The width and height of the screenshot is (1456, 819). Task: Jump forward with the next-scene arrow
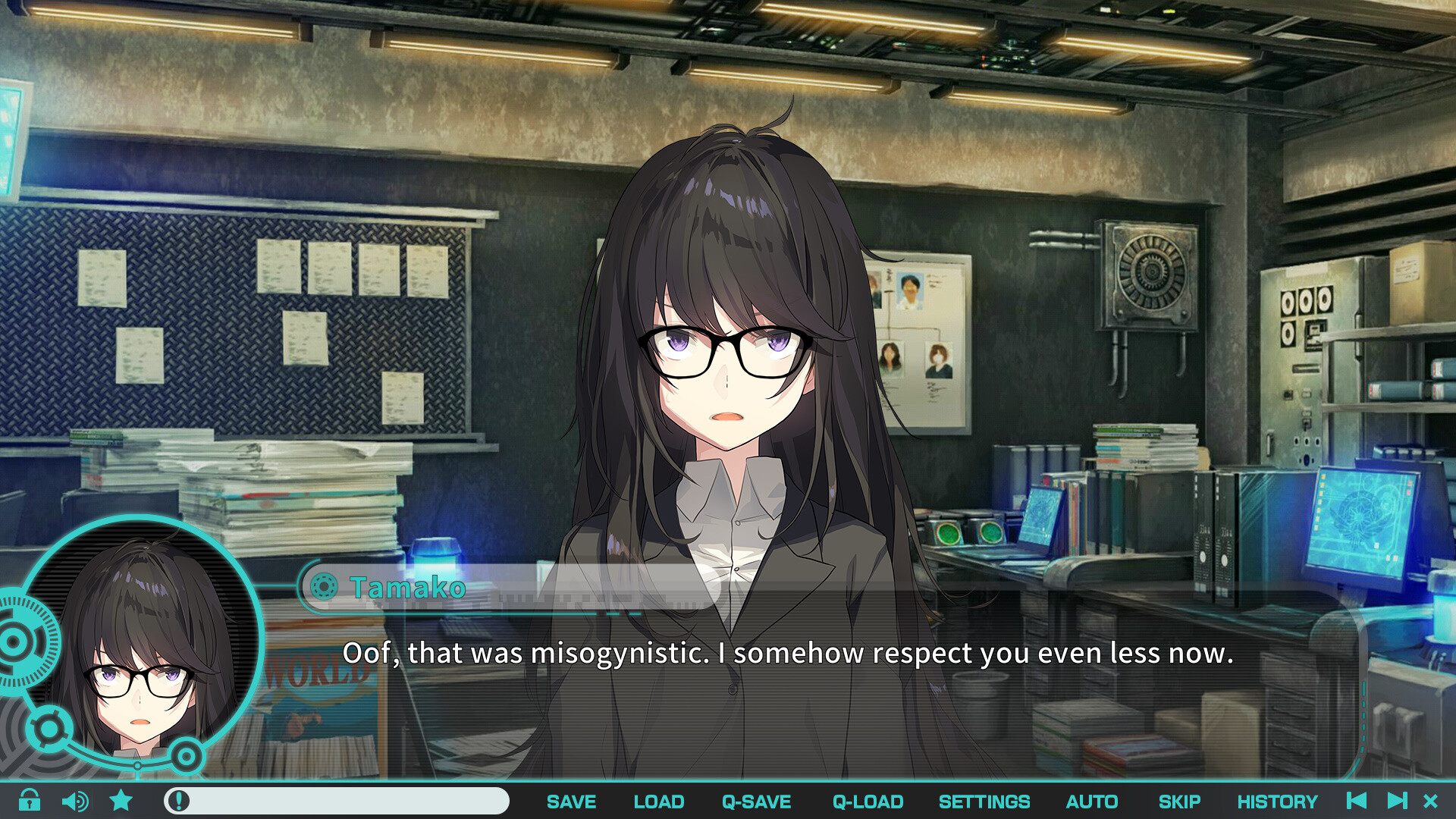(1397, 801)
